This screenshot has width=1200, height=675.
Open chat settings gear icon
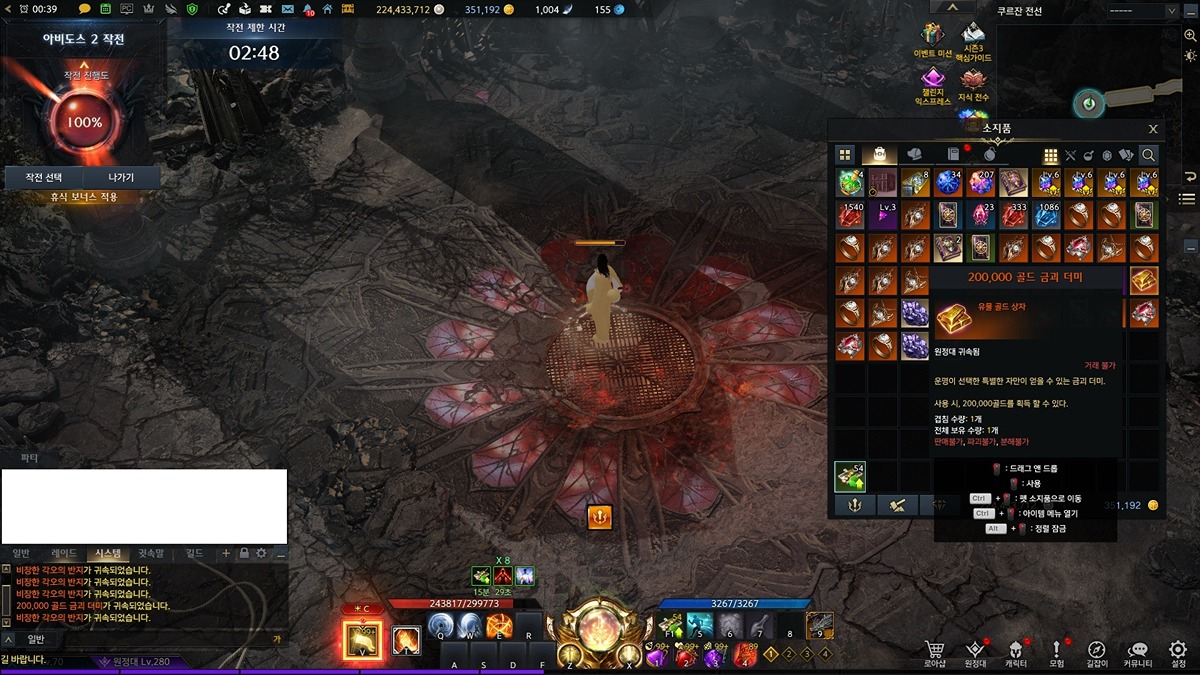tap(262, 553)
